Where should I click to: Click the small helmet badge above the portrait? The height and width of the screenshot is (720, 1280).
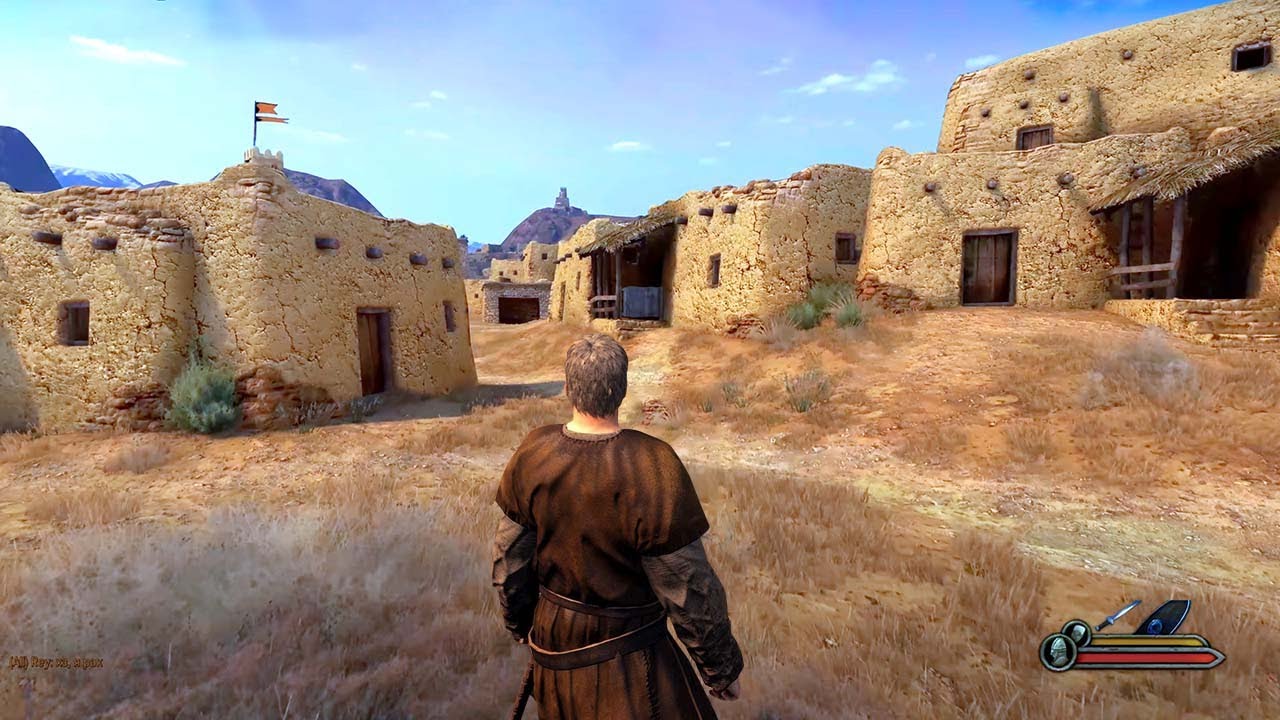(x=1077, y=632)
